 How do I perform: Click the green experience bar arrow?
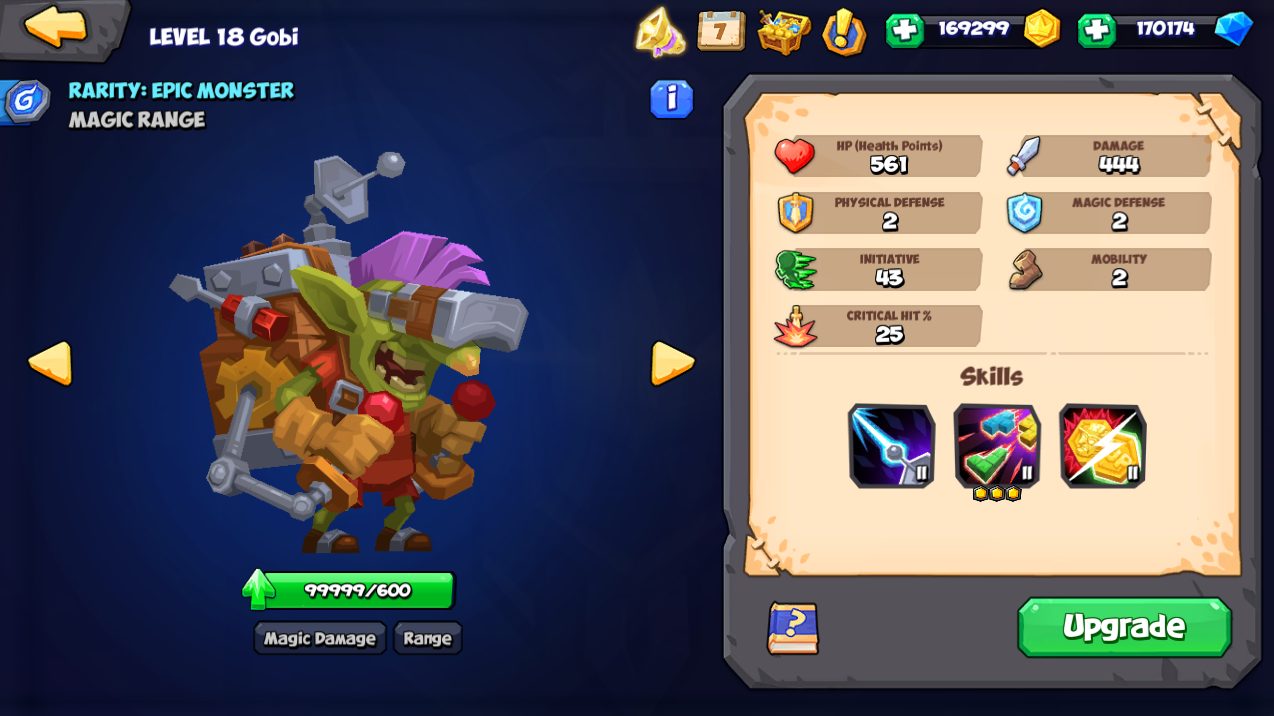pos(258,589)
